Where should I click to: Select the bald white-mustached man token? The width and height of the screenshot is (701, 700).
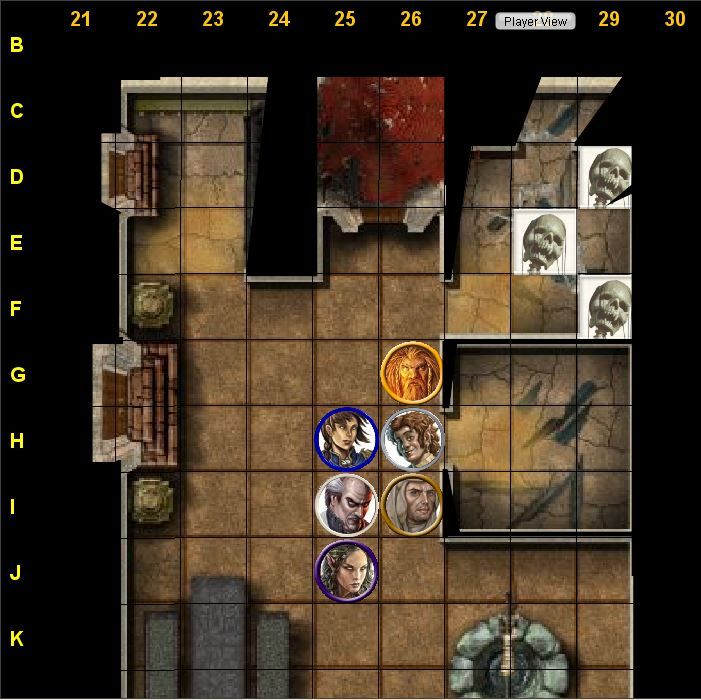(x=345, y=505)
